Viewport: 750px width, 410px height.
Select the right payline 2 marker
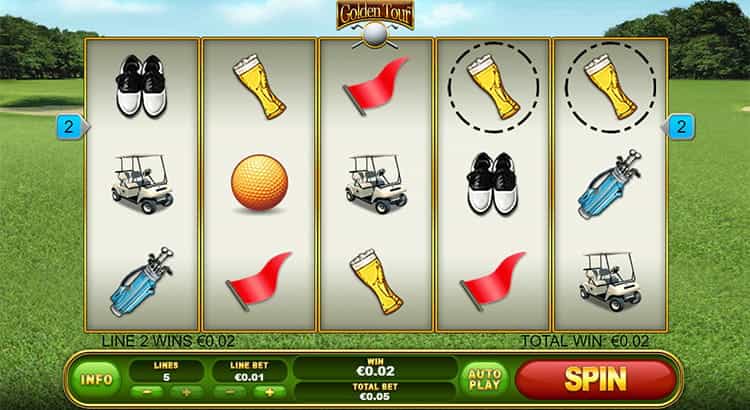tap(681, 127)
